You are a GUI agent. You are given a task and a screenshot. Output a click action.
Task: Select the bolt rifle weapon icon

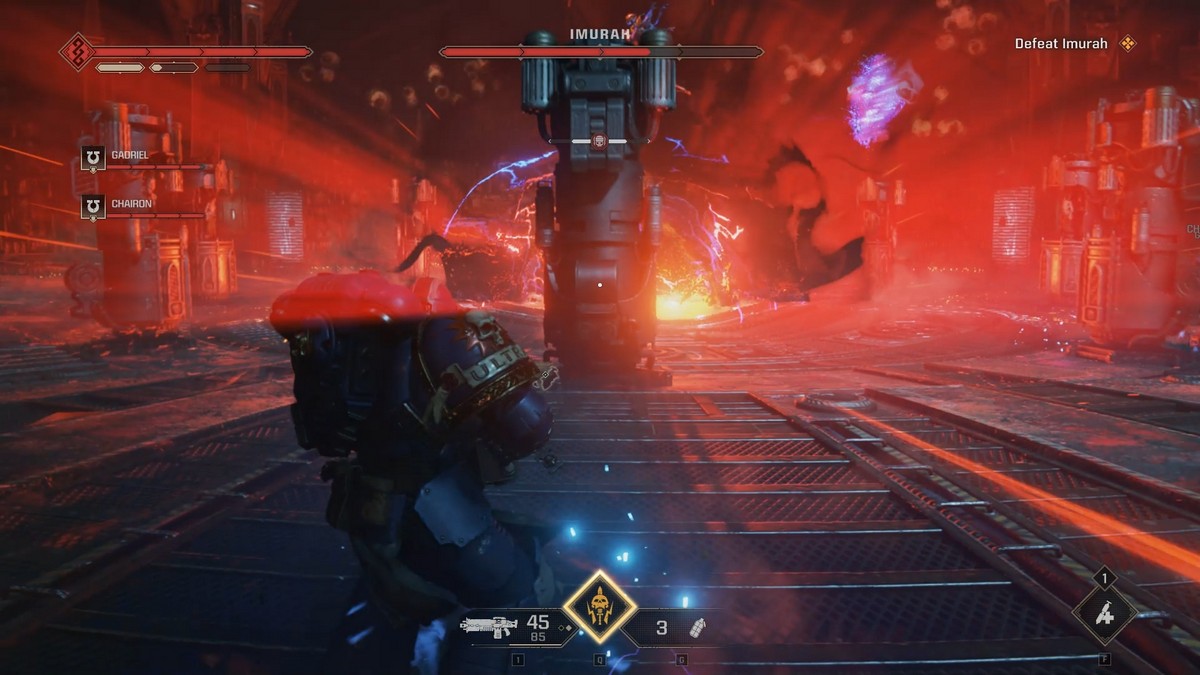pyautogui.click(x=489, y=627)
